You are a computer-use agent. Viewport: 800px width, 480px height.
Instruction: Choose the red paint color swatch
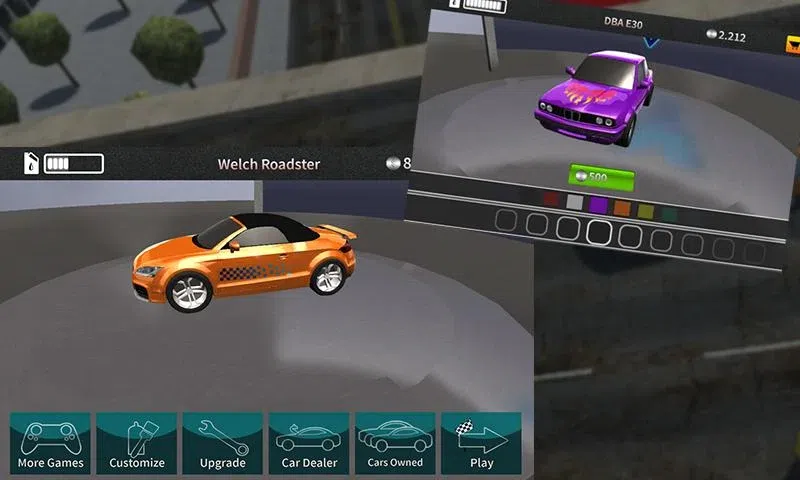(x=550, y=199)
